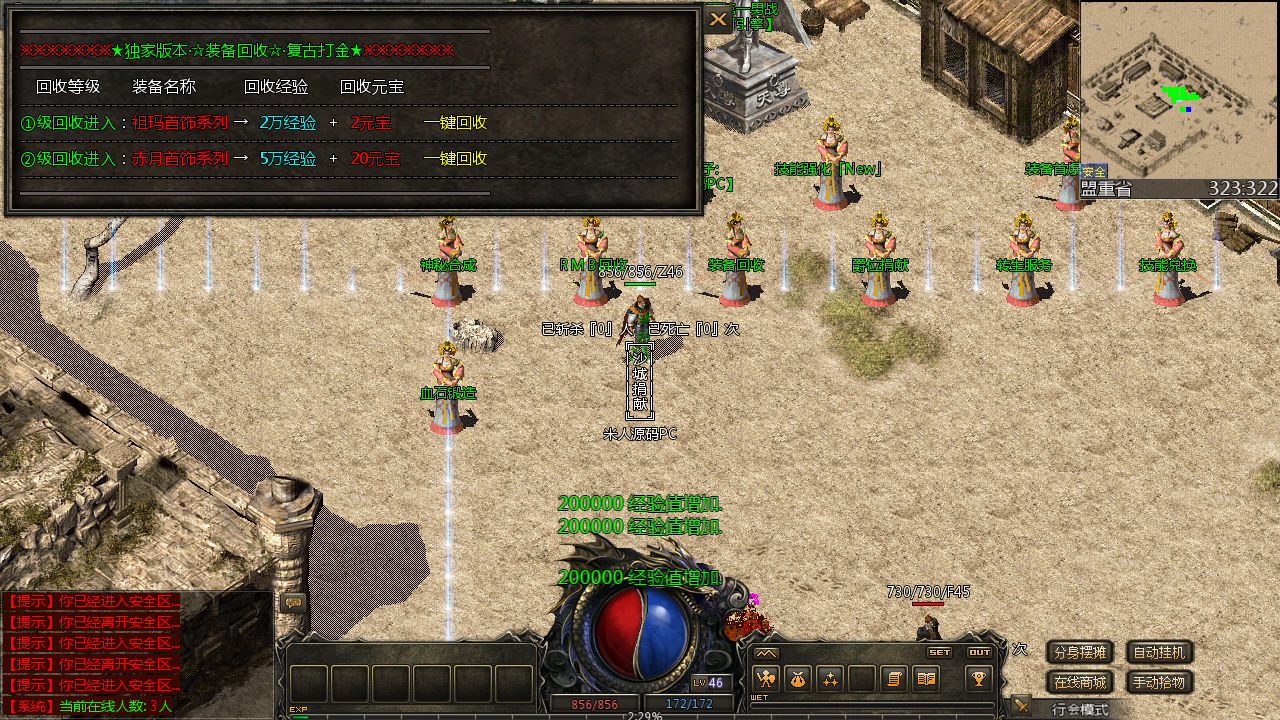The width and height of the screenshot is (1280, 720).
Task: Toggle the 手动拾物 pickup mode
Action: coord(1160,683)
